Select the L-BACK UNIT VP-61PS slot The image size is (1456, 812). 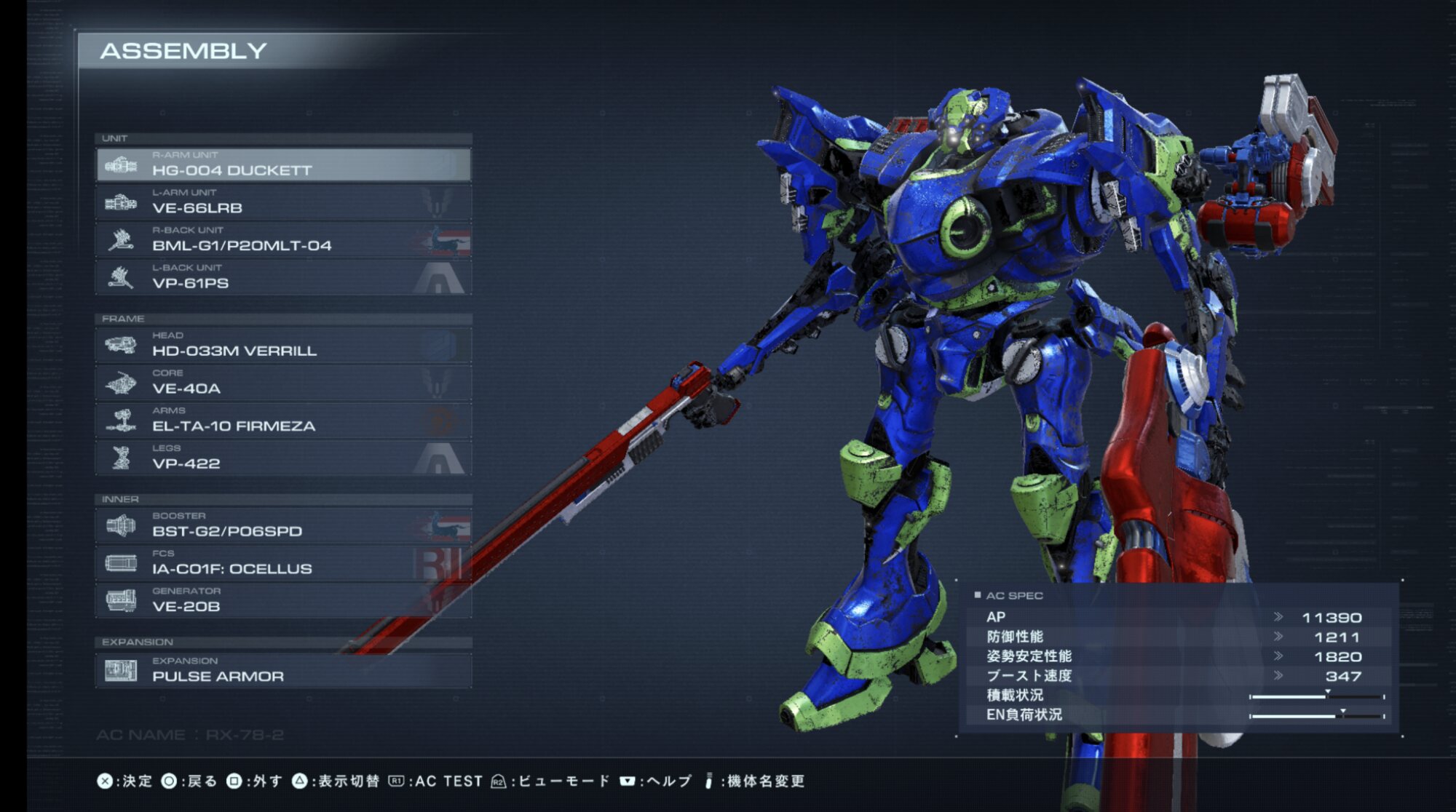[283, 278]
